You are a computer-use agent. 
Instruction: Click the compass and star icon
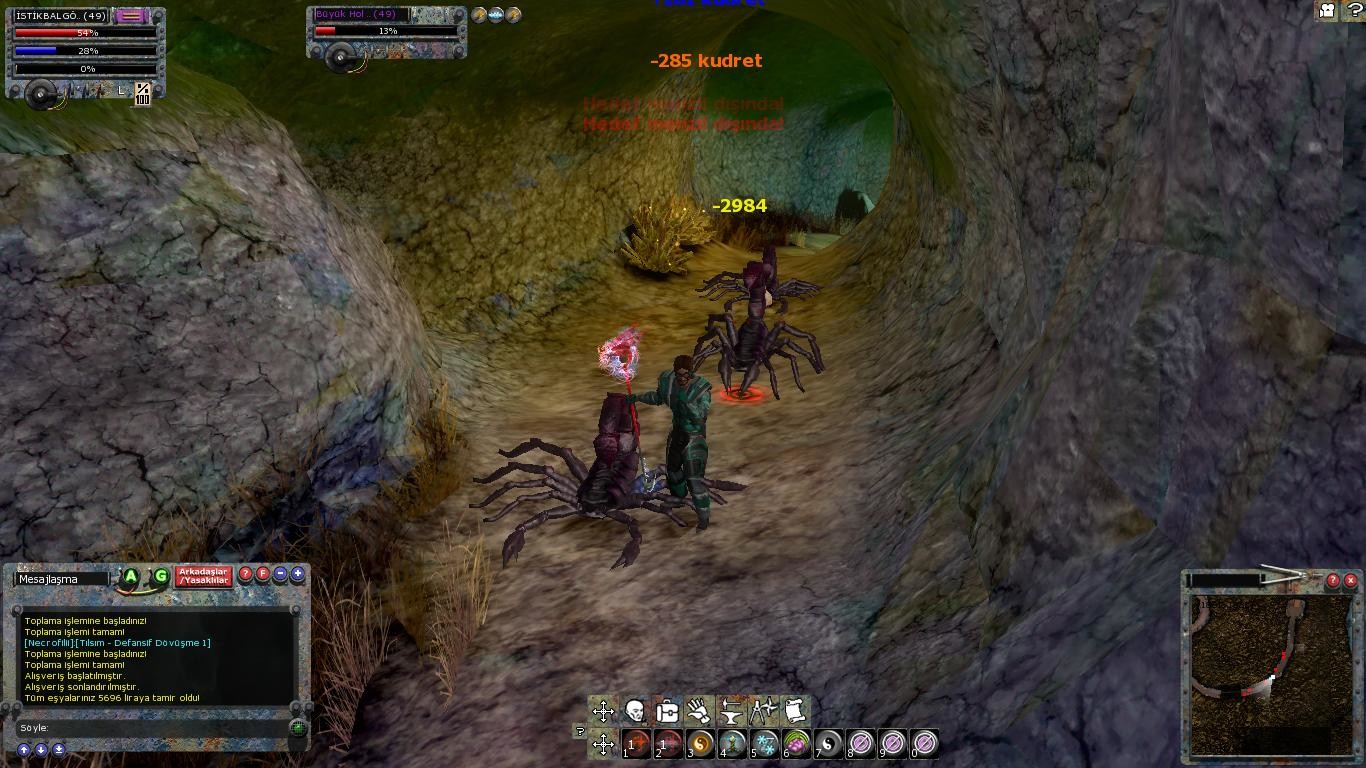point(763,711)
